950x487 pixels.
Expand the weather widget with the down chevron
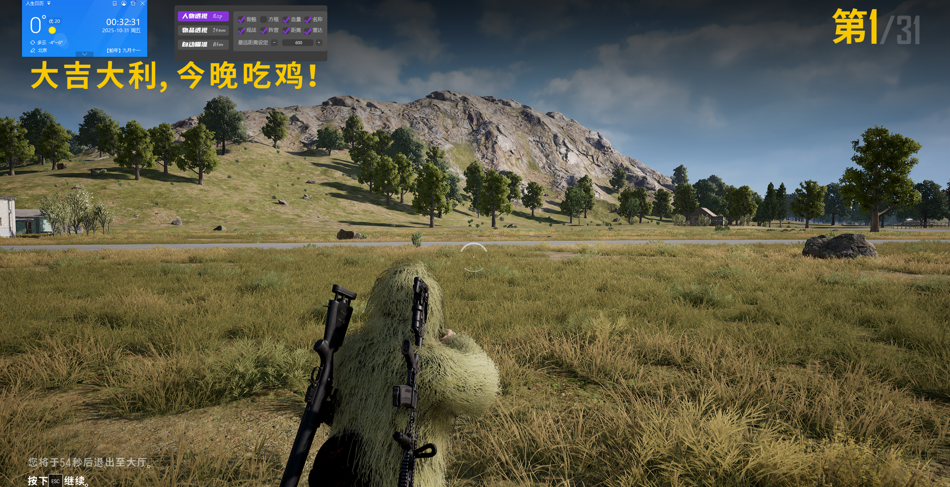coord(84,54)
